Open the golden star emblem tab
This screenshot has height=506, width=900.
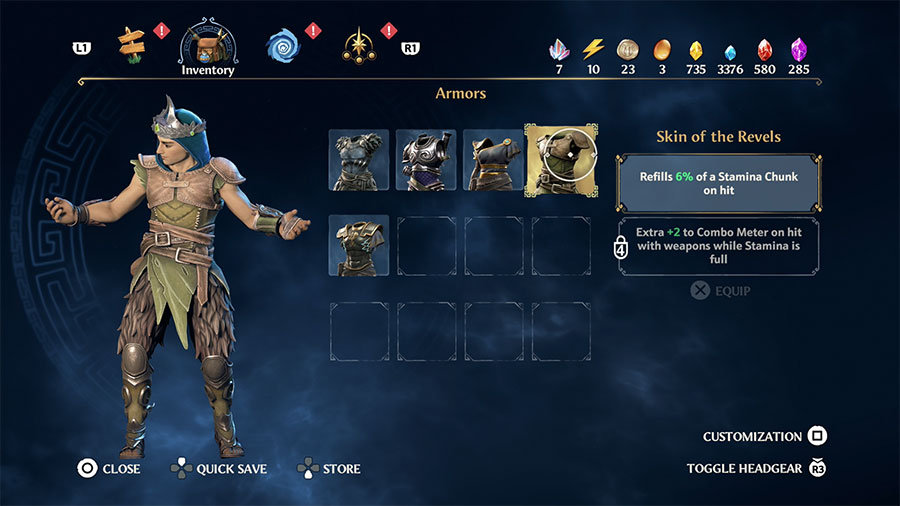(358, 45)
